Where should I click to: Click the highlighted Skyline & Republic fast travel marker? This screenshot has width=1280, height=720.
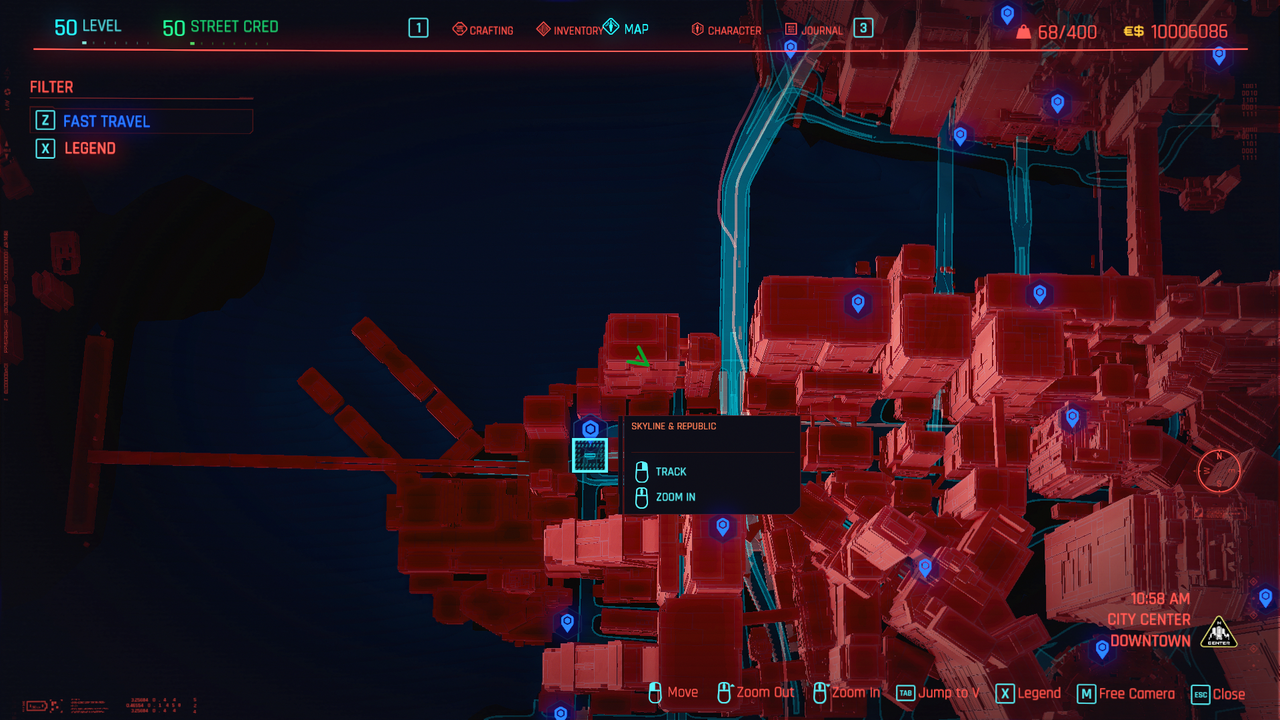[x=590, y=455]
